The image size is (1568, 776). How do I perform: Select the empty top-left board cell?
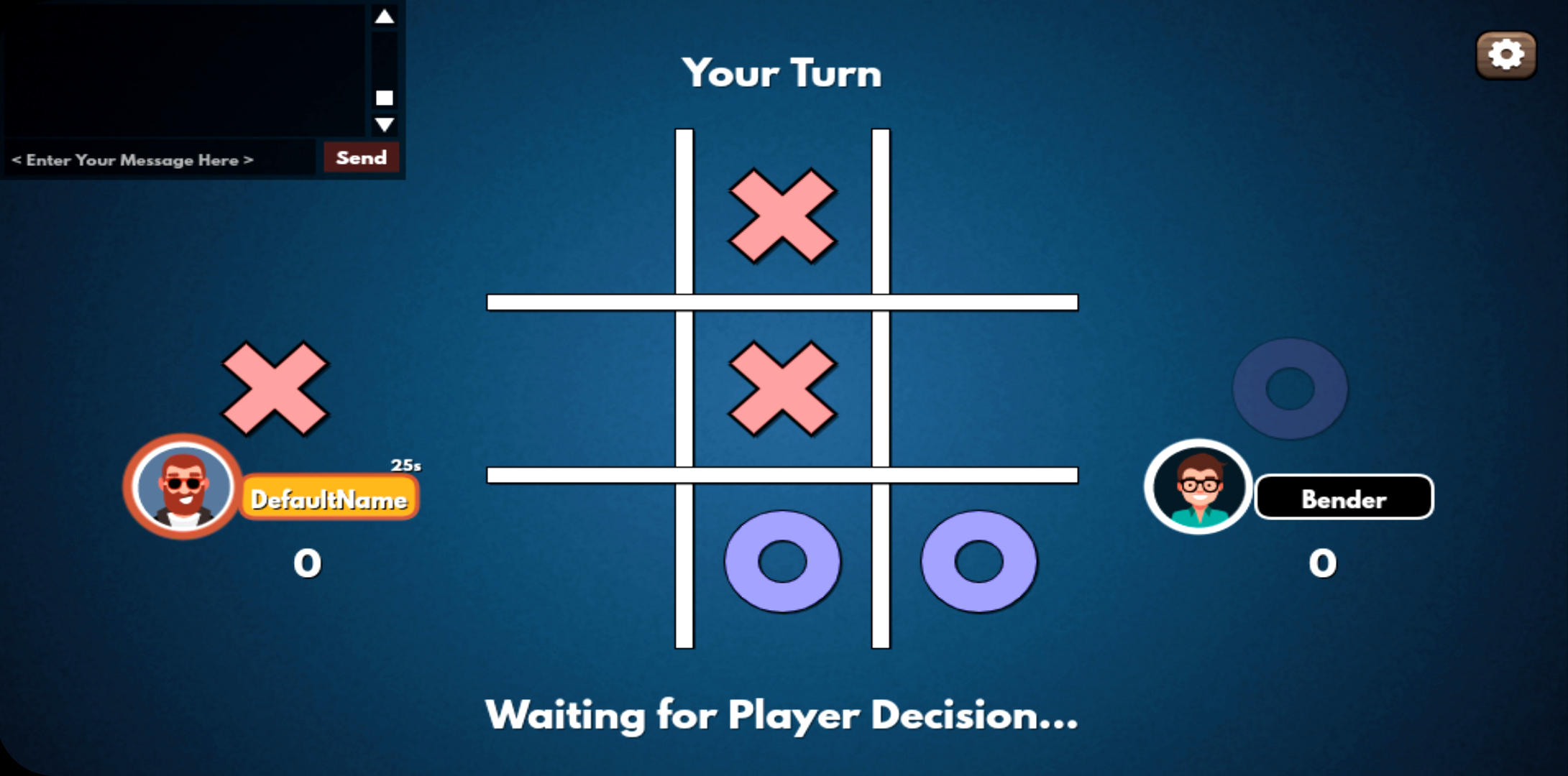tap(582, 216)
